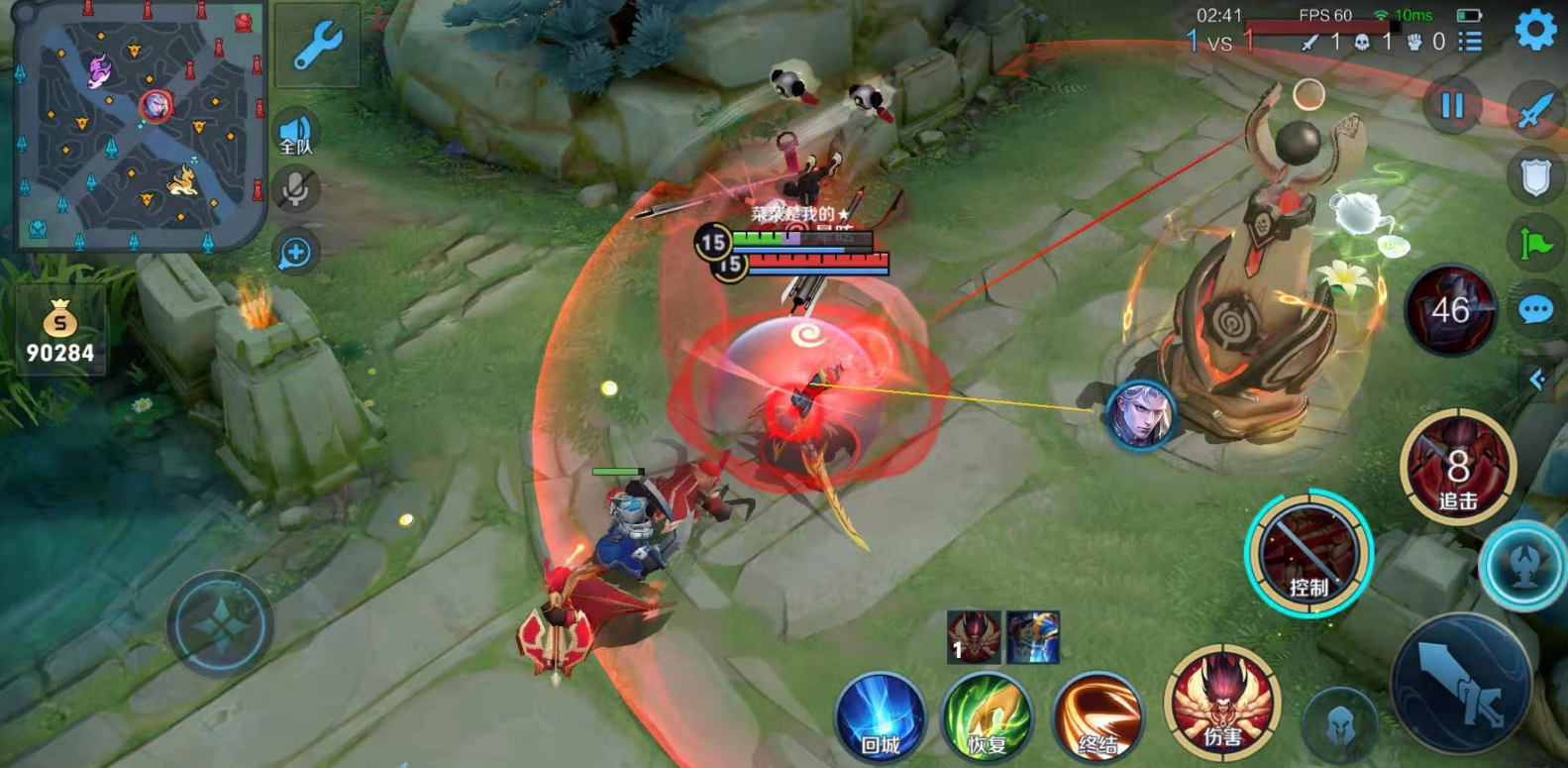Cast the 终结 execute spell
The height and width of the screenshot is (768, 1568).
click(x=1097, y=715)
